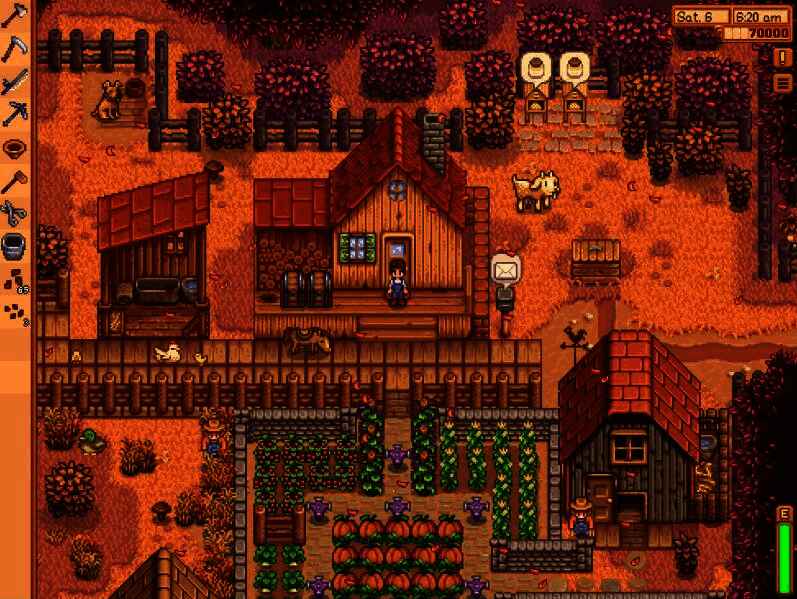The image size is (797, 599).
Task: Select the milk pail slot
Action: [x=16, y=245]
